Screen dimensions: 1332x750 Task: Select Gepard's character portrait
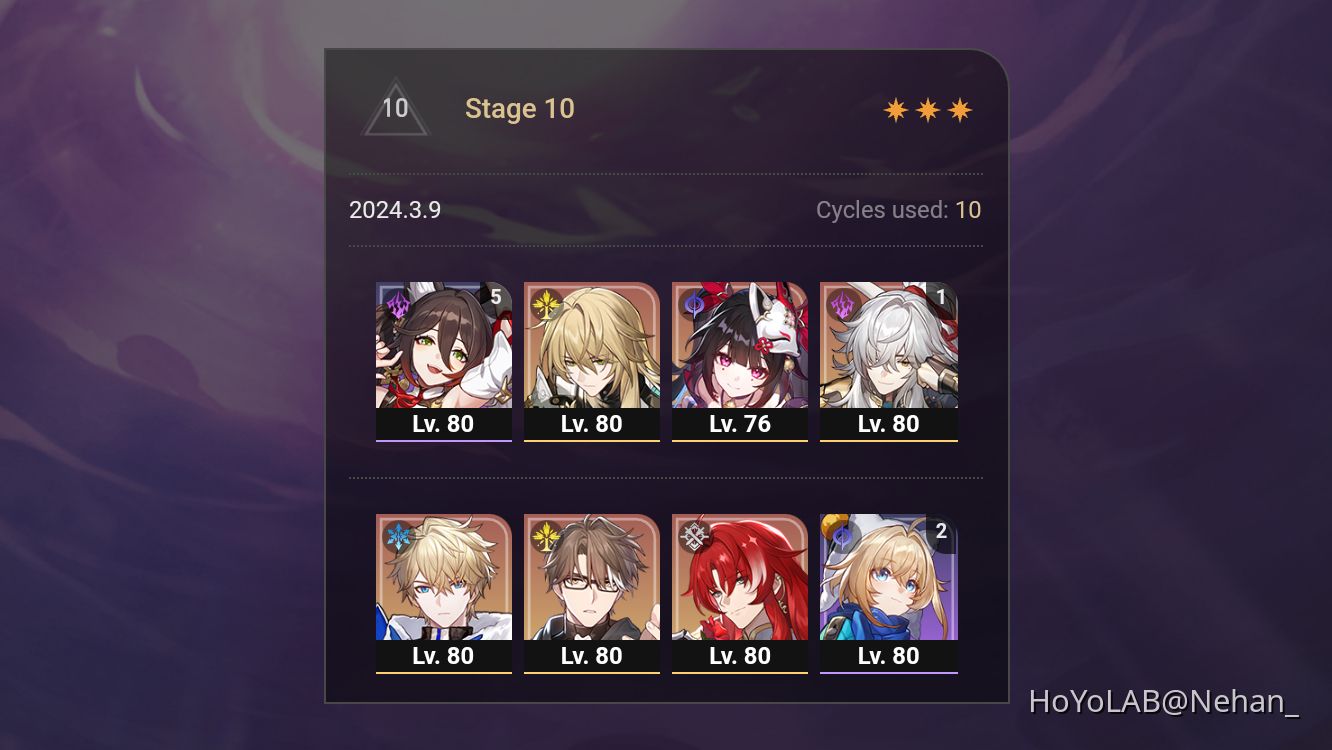pyautogui.click(x=444, y=578)
